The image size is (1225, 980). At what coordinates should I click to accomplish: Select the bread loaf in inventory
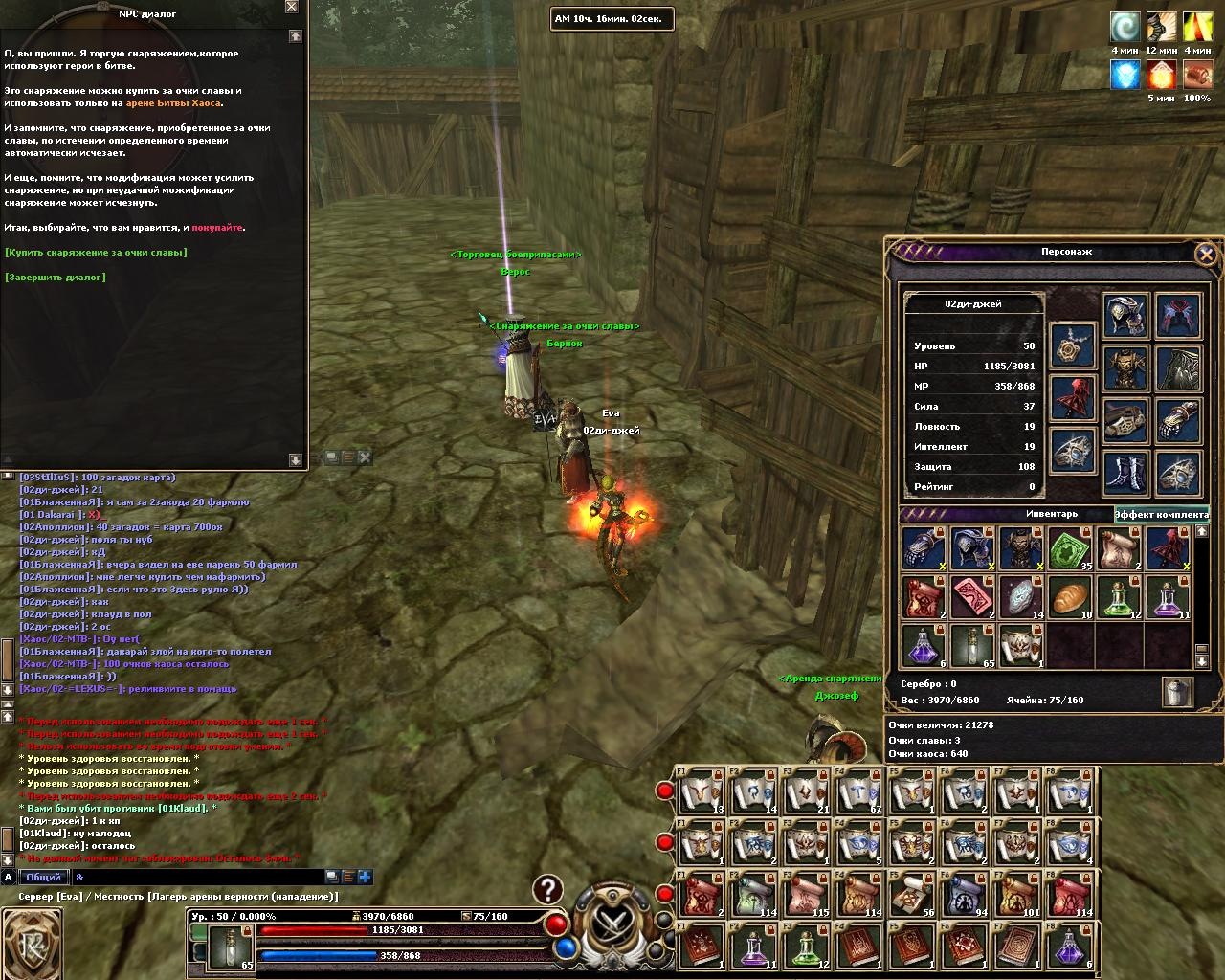point(1071,597)
